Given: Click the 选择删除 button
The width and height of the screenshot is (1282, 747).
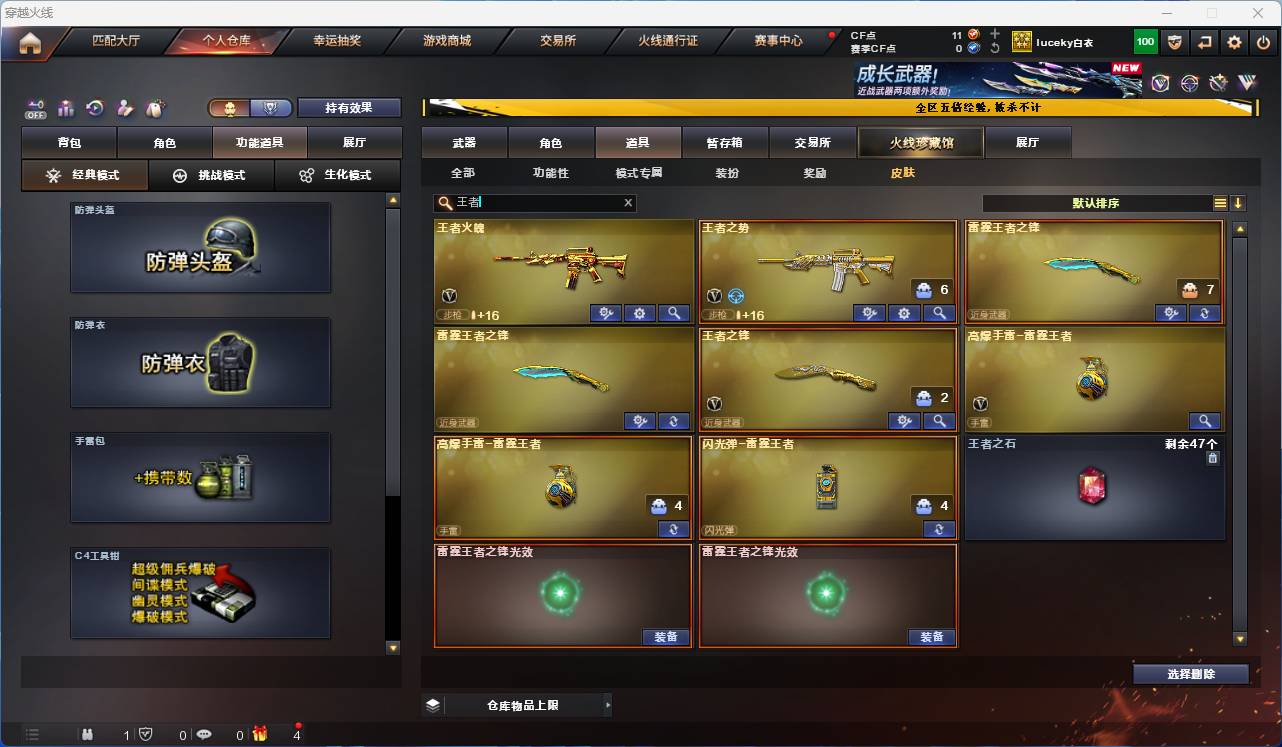Looking at the screenshot, I should click(x=1190, y=674).
